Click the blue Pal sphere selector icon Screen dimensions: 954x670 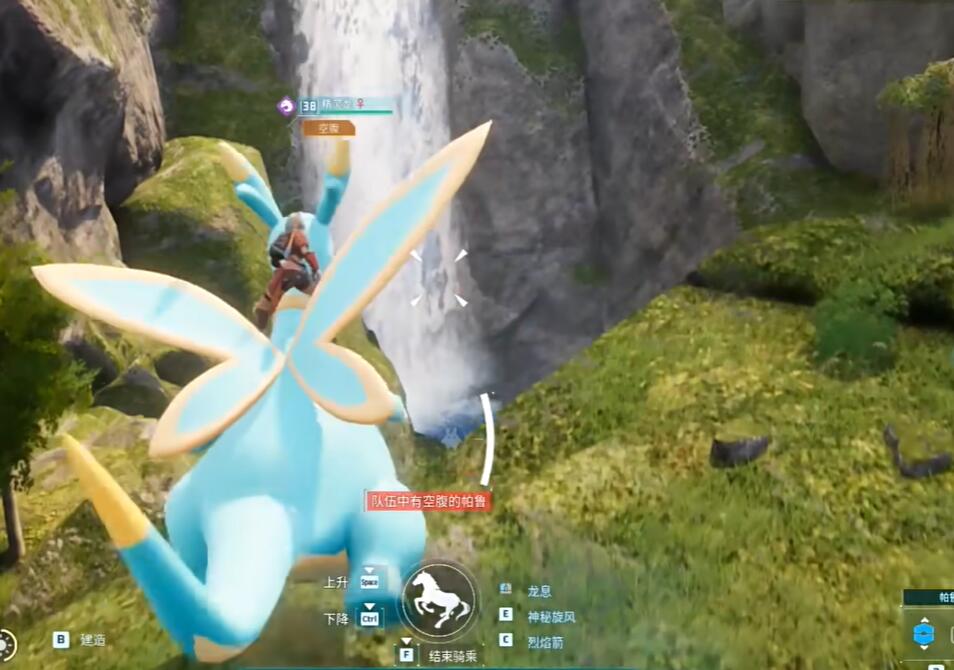(923, 634)
